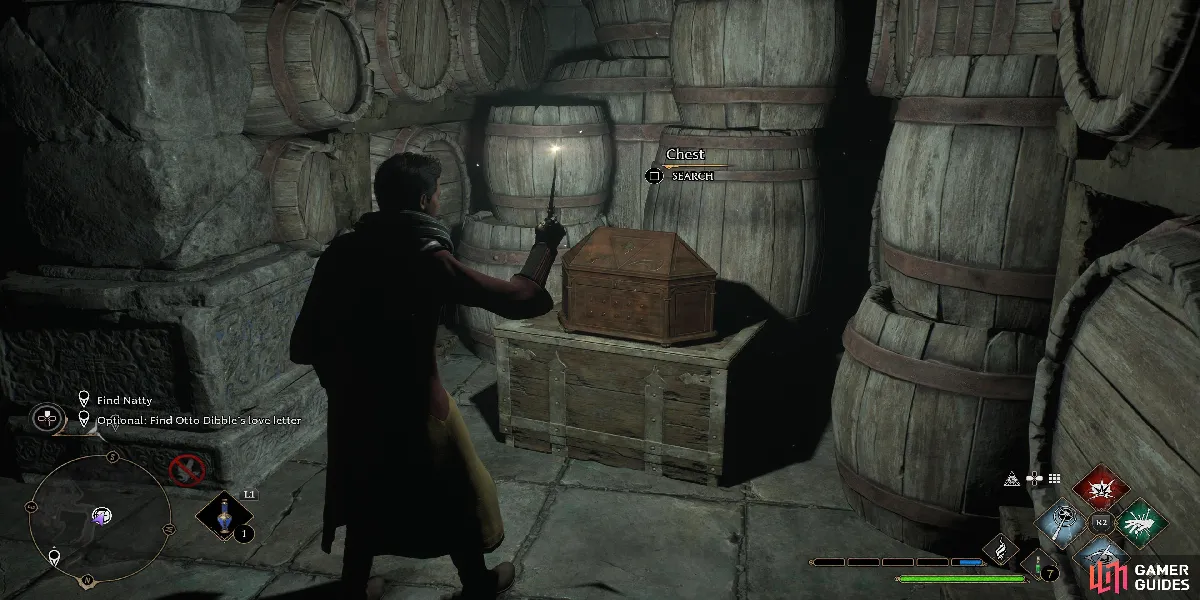Click the grid icon above the spells
The width and height of the screenshot is (1200, 600).
[x=1053, y=479]
